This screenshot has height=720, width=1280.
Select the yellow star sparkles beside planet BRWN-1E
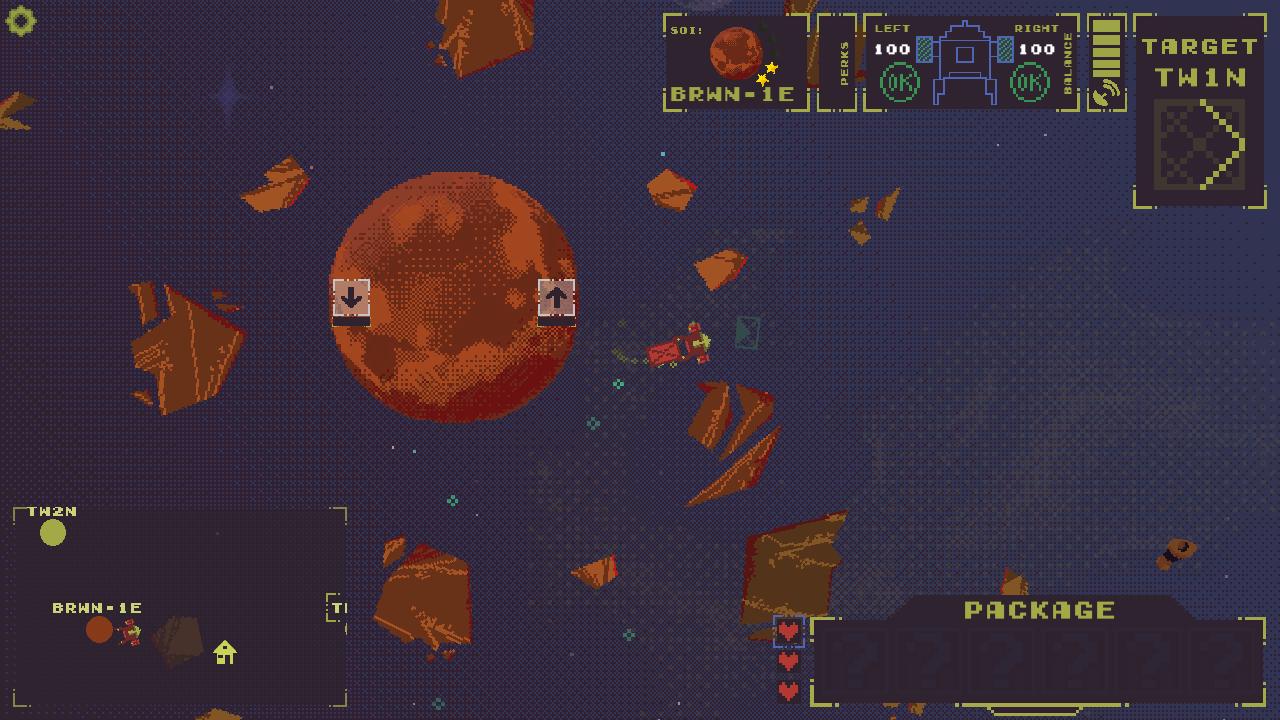pos(768,70)
